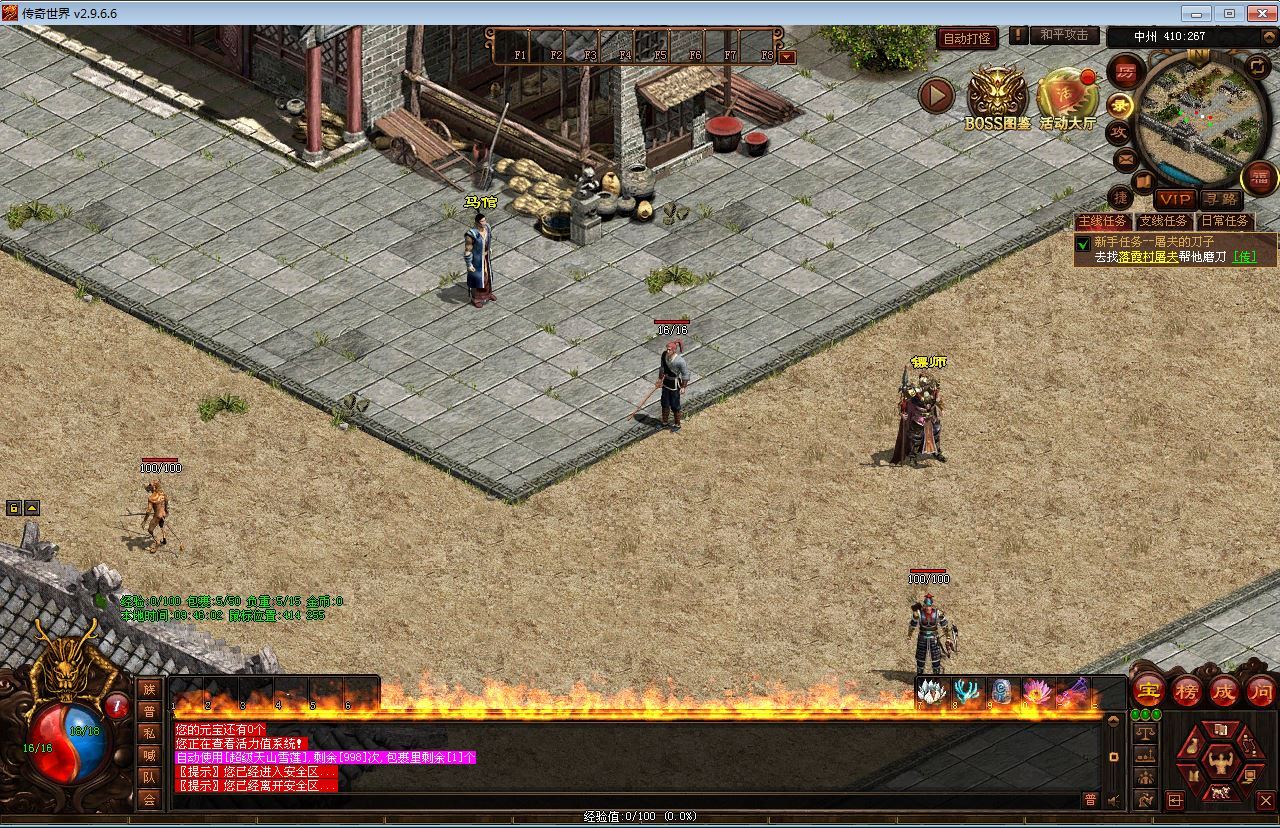
Task: Open the 榜 ranking button
Action: click(x=1187, y=690)
